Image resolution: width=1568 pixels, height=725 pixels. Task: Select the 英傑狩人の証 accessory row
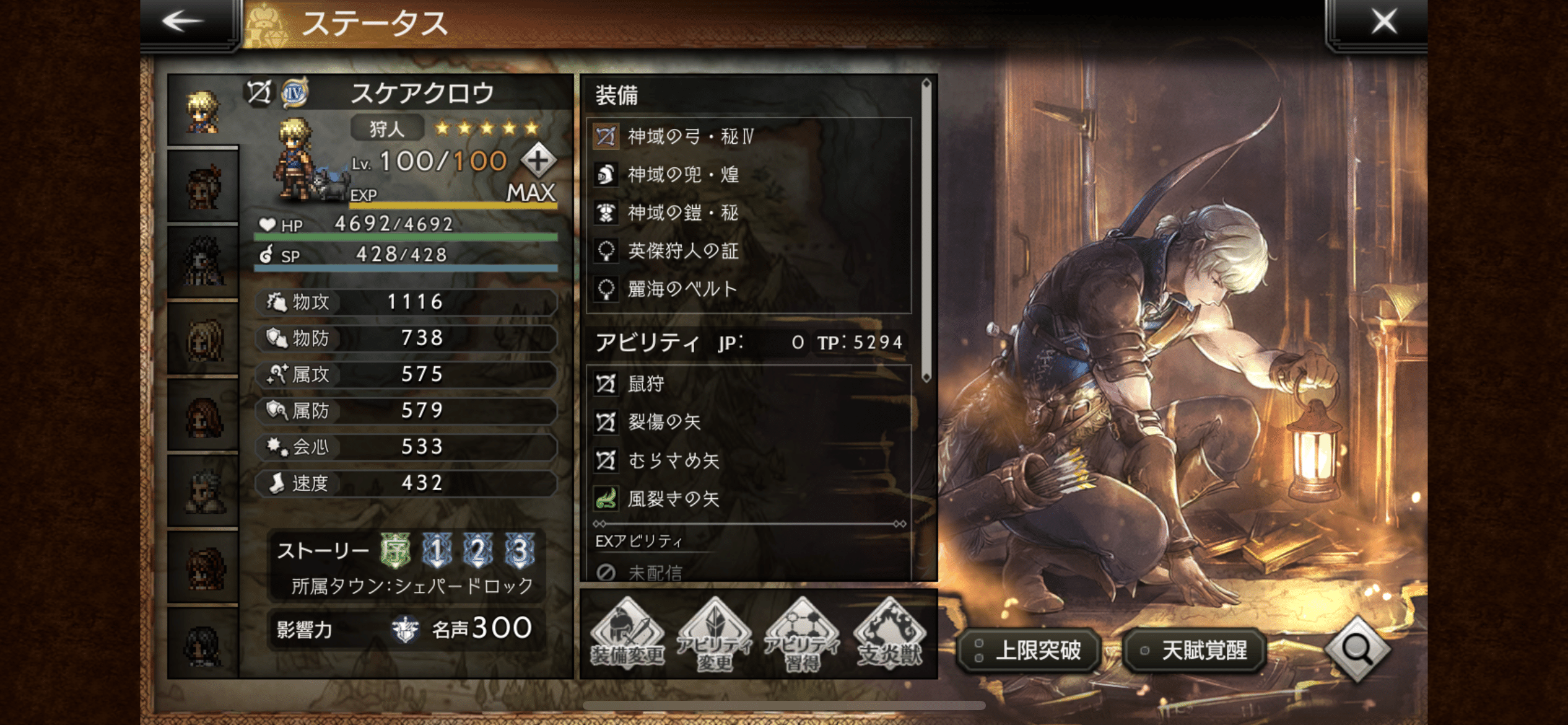pos(748,251)
